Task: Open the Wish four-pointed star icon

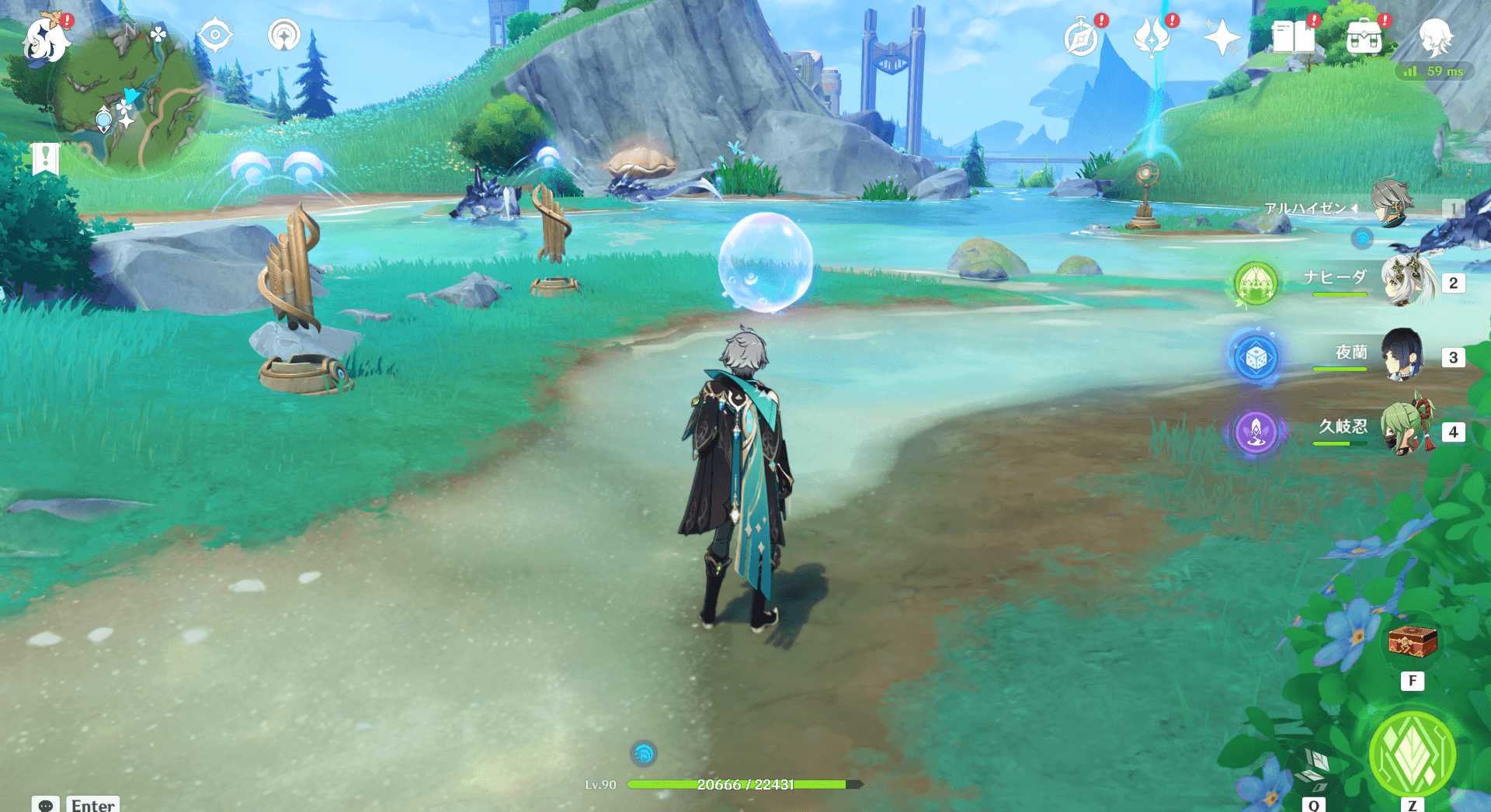Action: pyautogui.click(x=1222, y=38)
